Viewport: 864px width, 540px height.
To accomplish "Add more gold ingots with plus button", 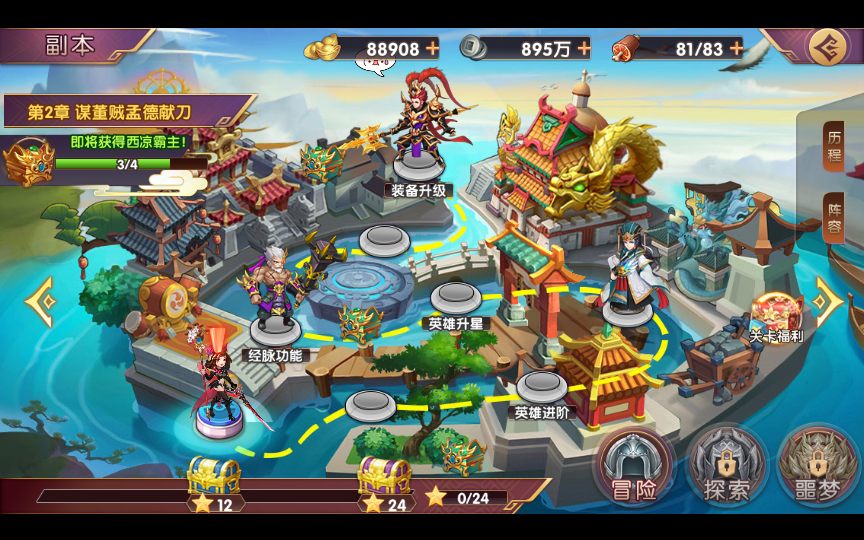I will (x=432, y=47).
